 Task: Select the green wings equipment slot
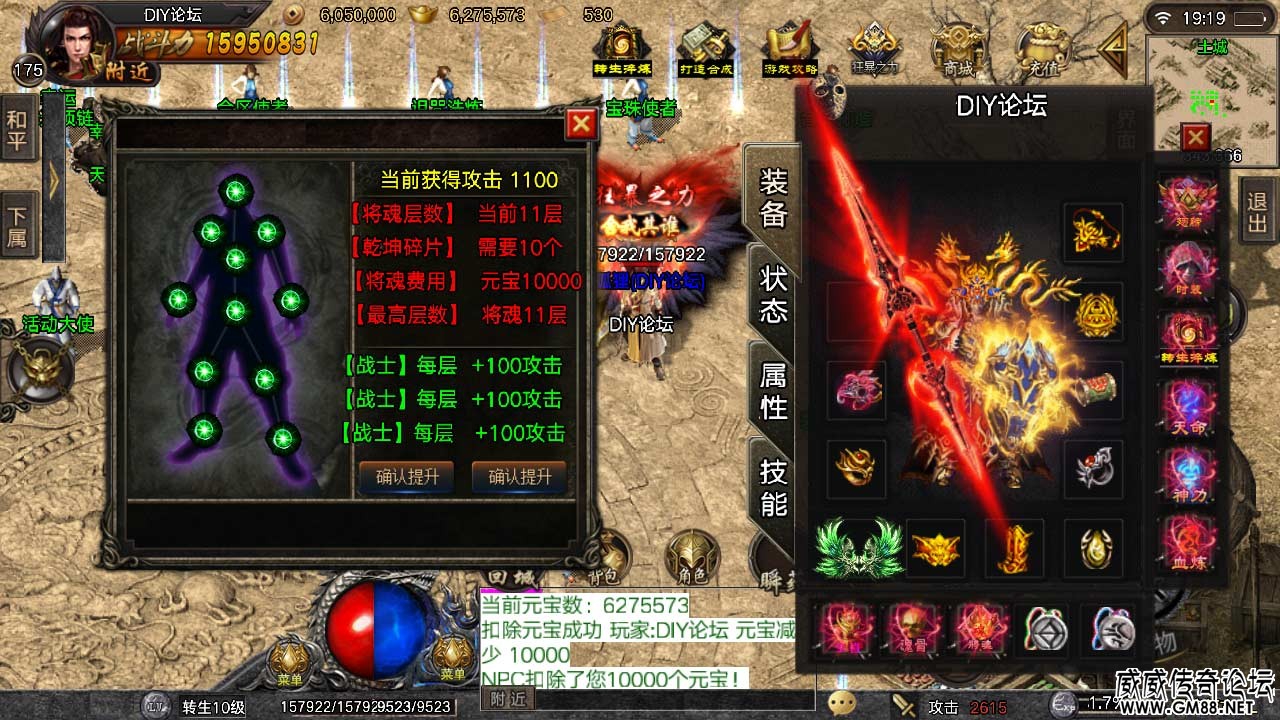856,547
